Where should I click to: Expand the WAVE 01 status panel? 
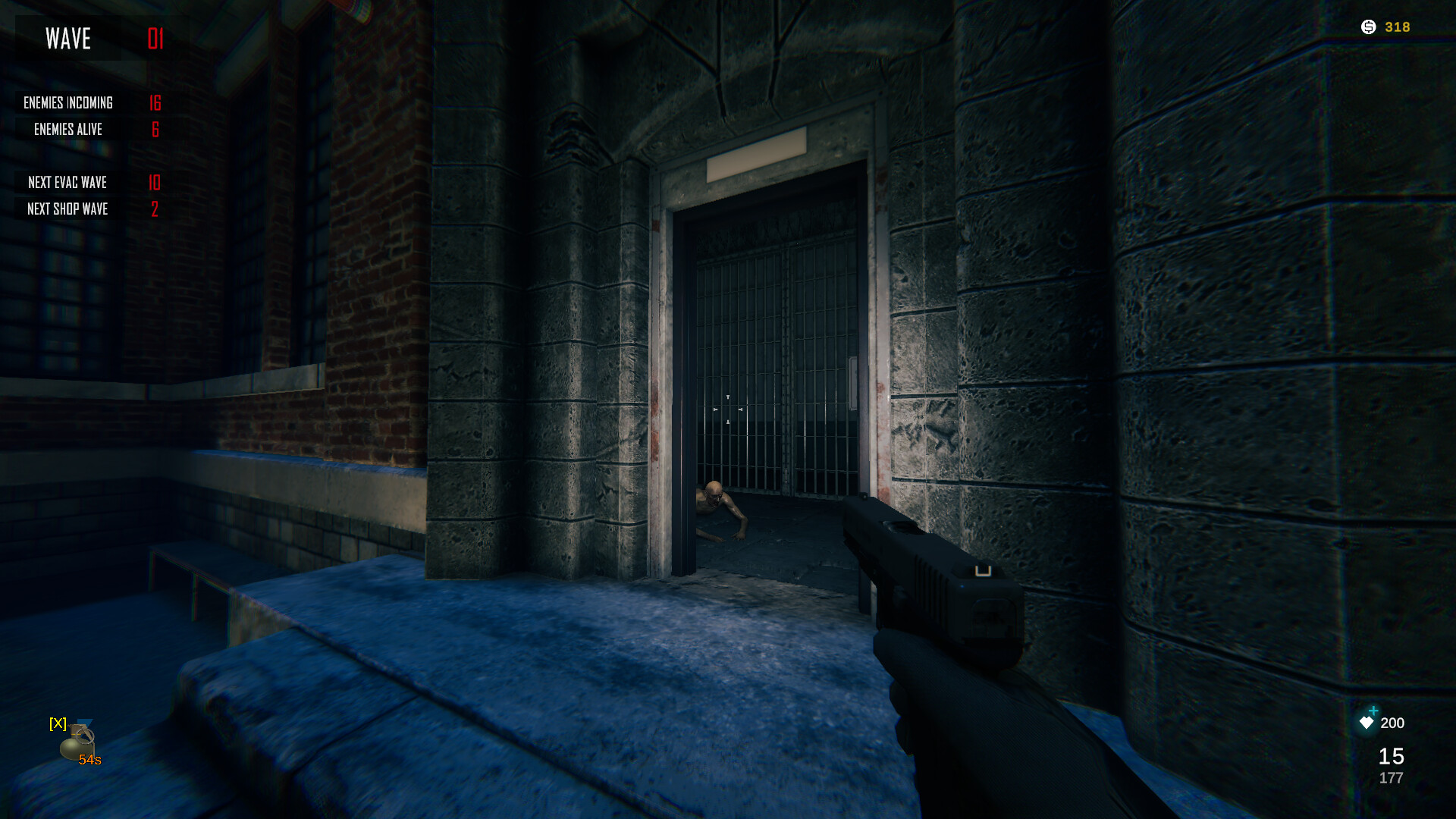click(x=91, y=38)
